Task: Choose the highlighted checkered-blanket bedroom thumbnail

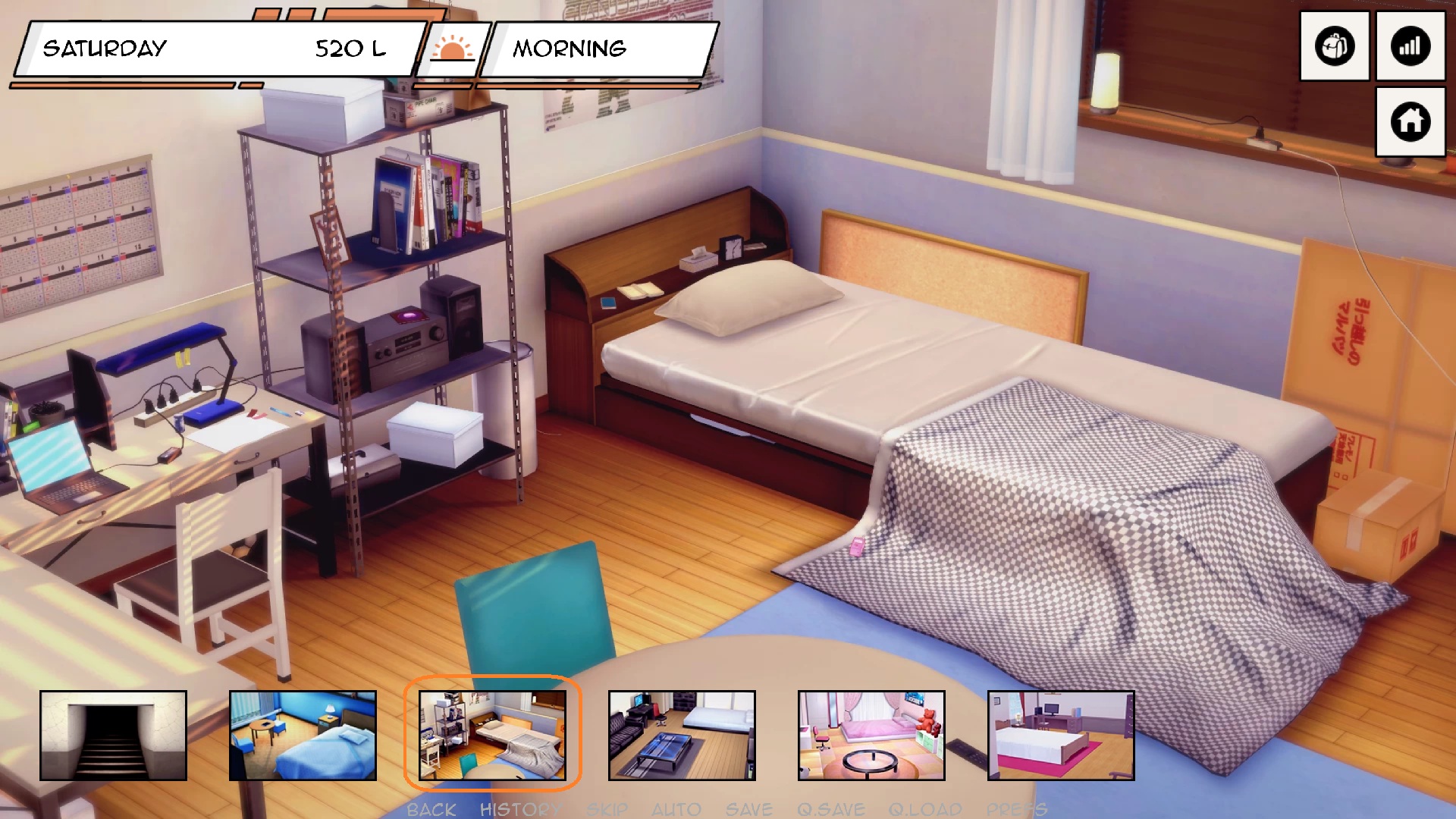Action: click(492, 735)
